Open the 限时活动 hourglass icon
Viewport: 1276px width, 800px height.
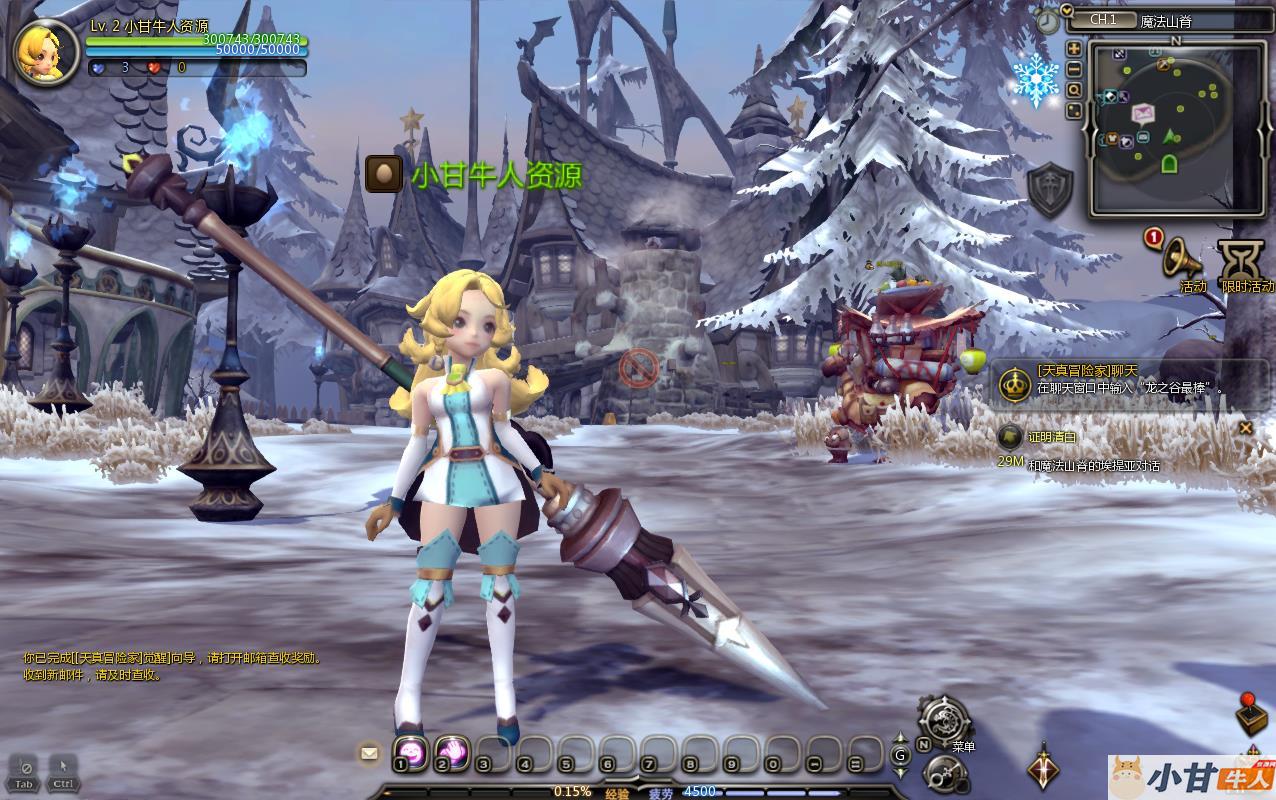click(x=1242, y=262)
